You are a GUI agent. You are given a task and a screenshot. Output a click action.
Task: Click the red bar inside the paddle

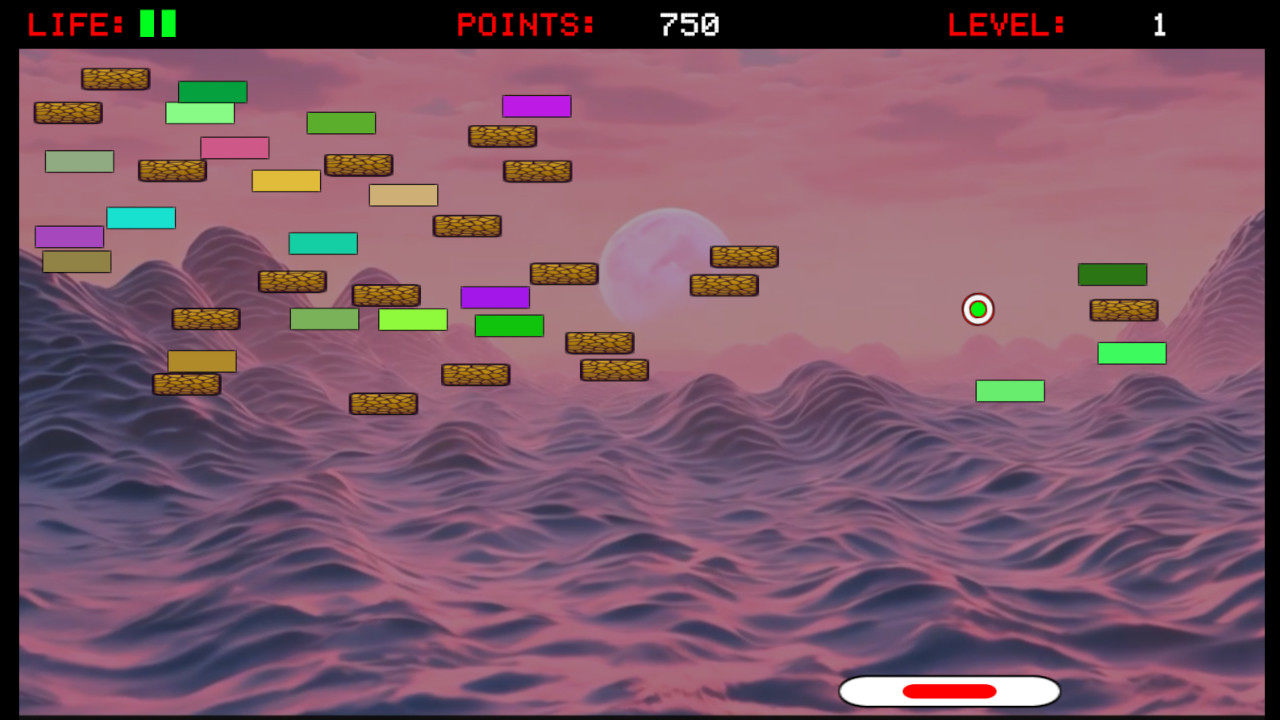click(948, 690)
